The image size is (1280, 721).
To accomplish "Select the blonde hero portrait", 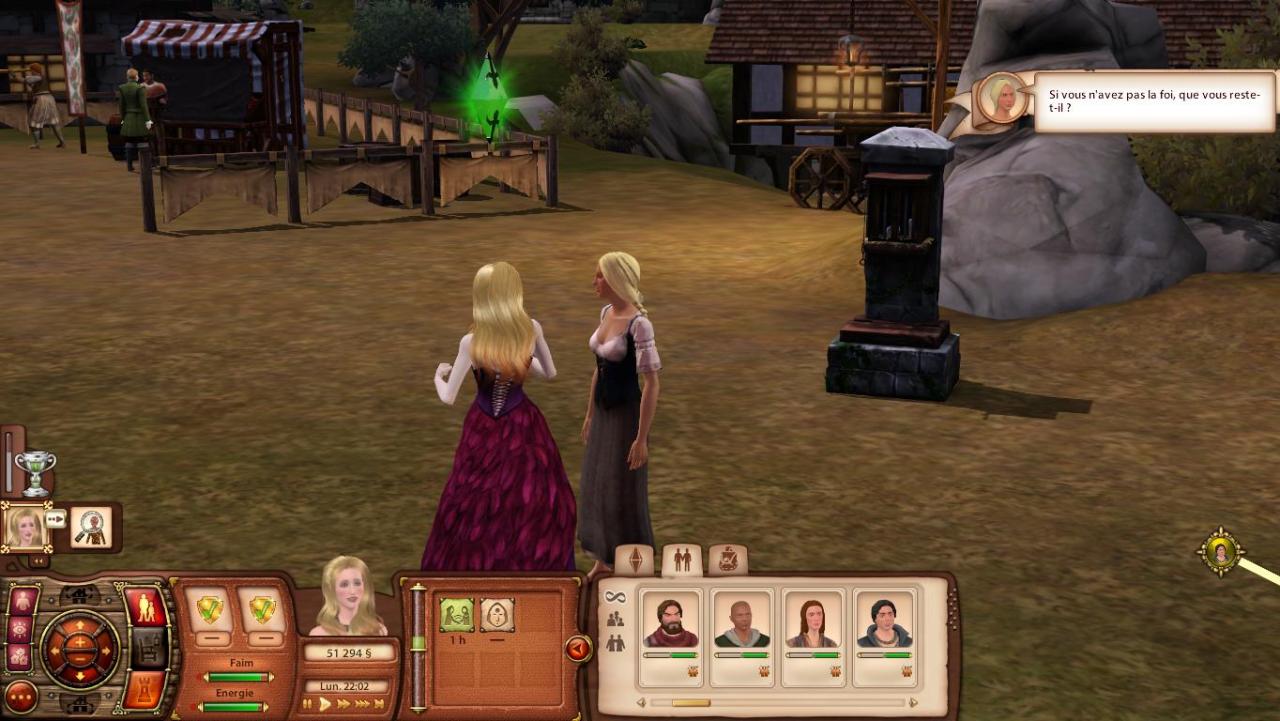I will click(x=24, y=528).
